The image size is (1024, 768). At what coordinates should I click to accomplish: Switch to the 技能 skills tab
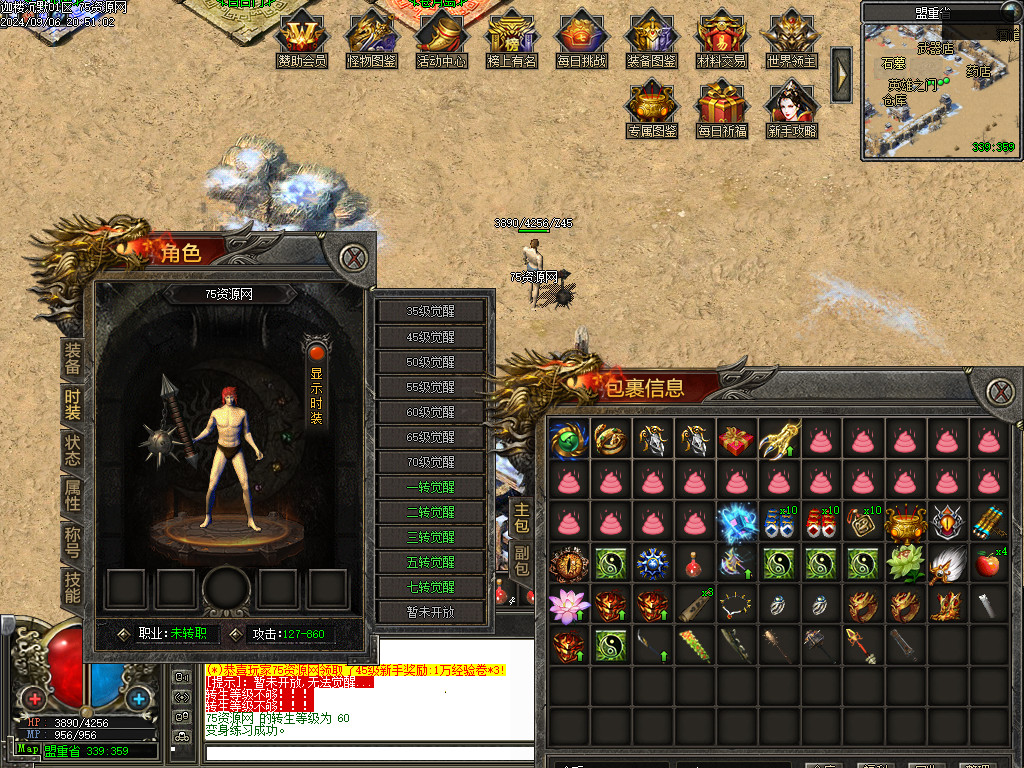pos(72,586)
